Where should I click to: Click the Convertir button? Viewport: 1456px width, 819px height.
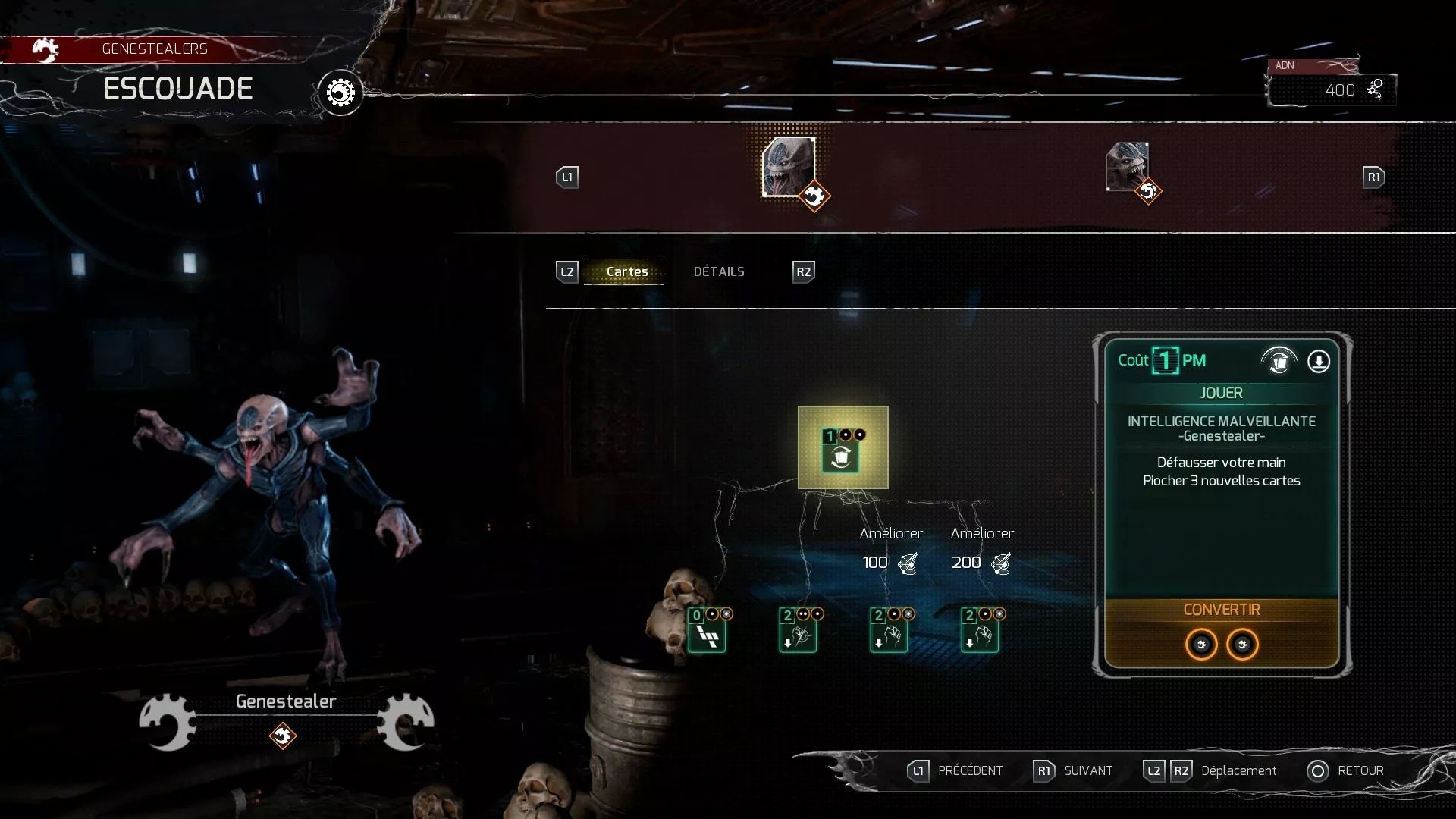[1222, 609]
